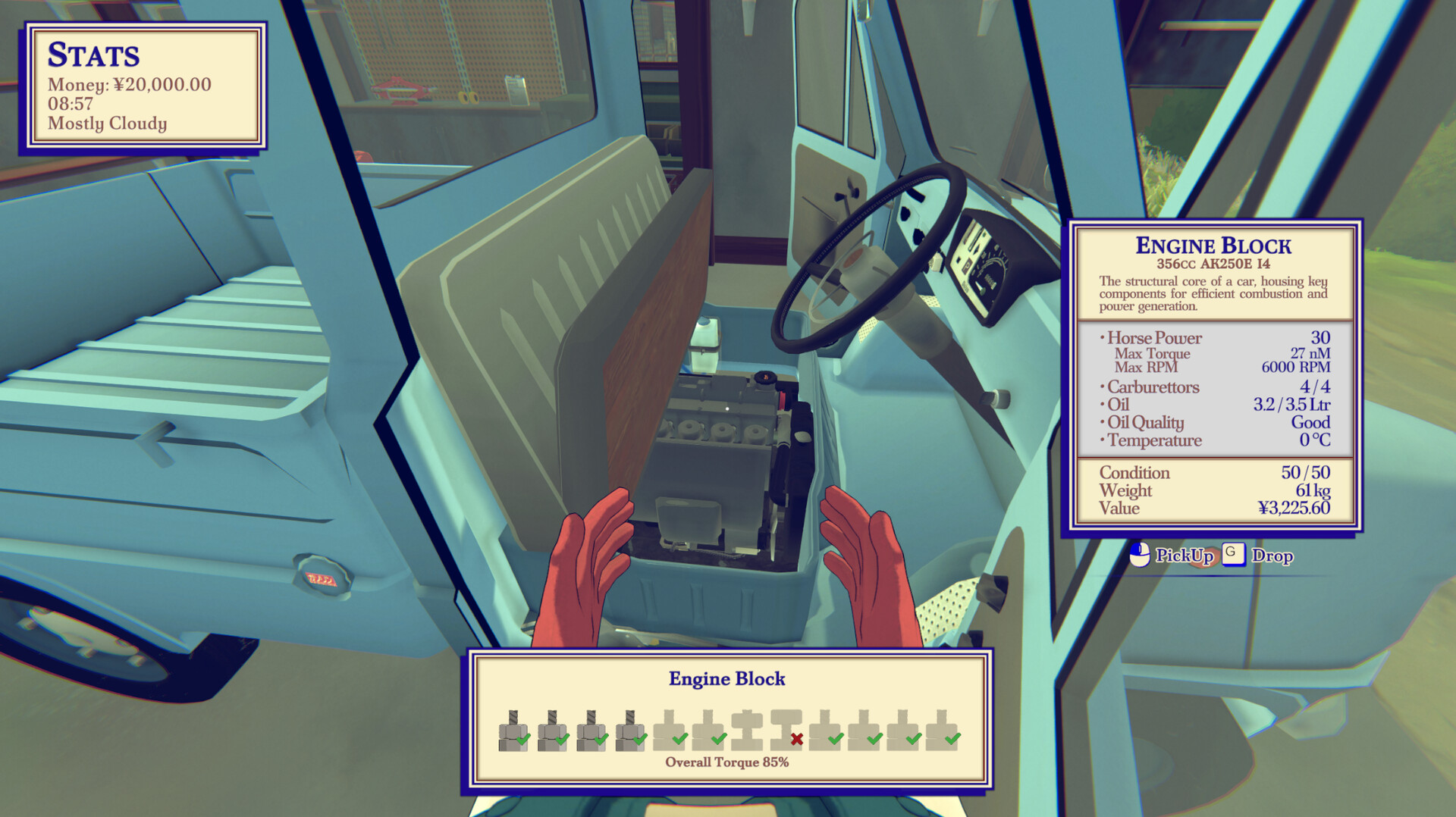Select the first tightened bolt icon
This screenshot has width=1456, height=817.
tap(513, 730)
